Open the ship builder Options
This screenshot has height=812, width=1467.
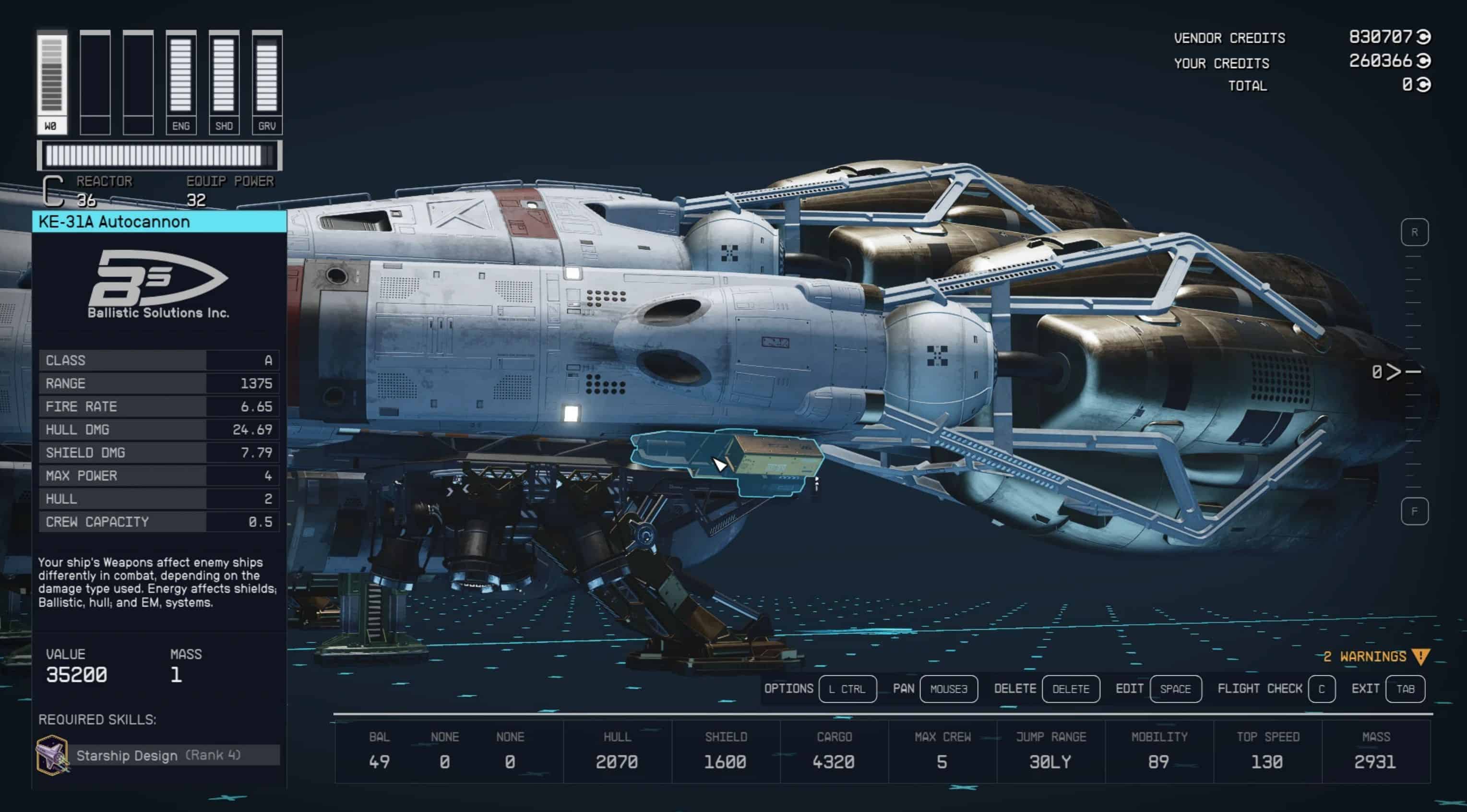(x=847, y=689)
